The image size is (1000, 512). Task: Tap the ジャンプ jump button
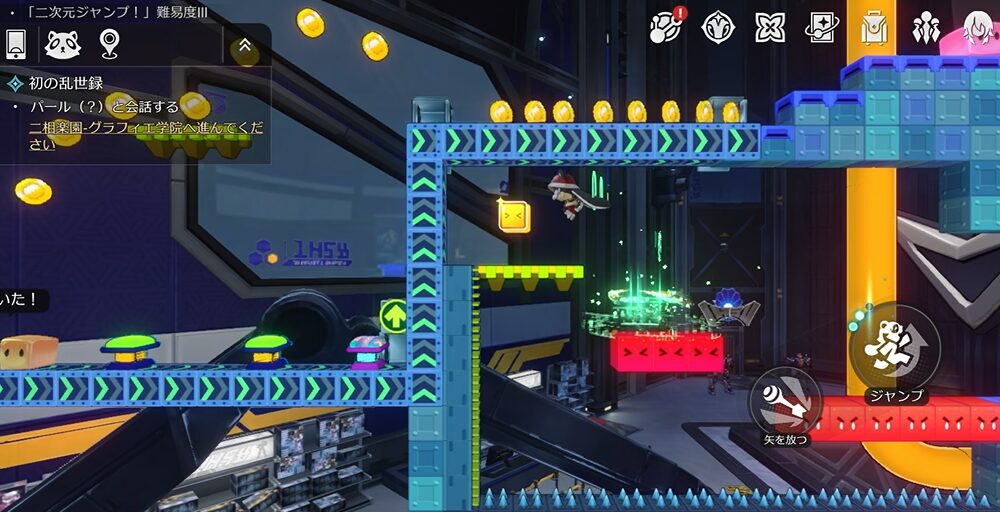click(x=896, y=347)
